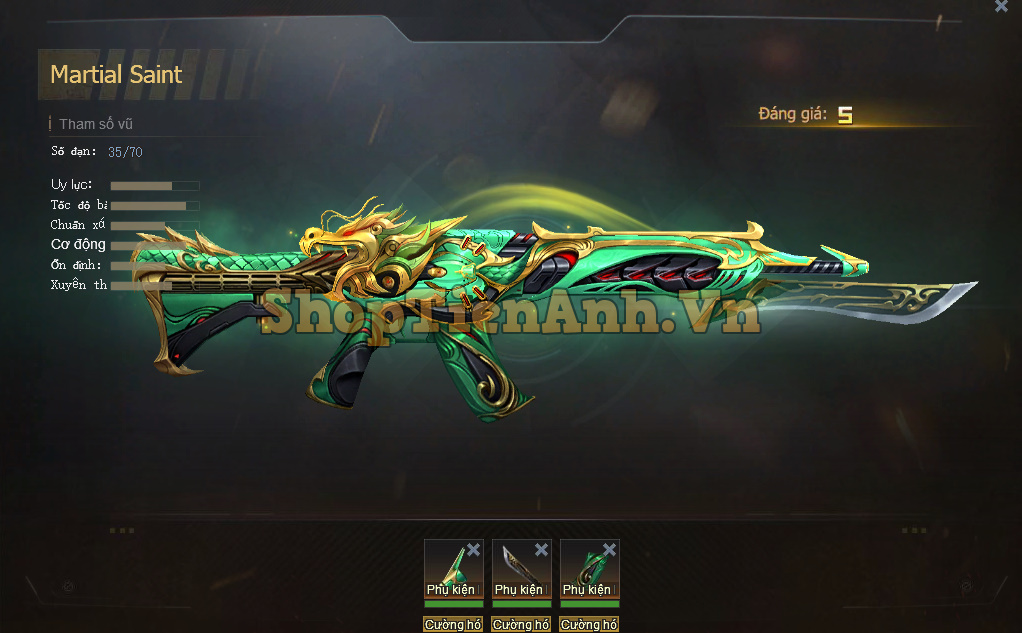The height and width of the screenshot is (633, 1022).
Task: Close the Martial Saint weapon detail window
Action: click(x=1001, y=6)
